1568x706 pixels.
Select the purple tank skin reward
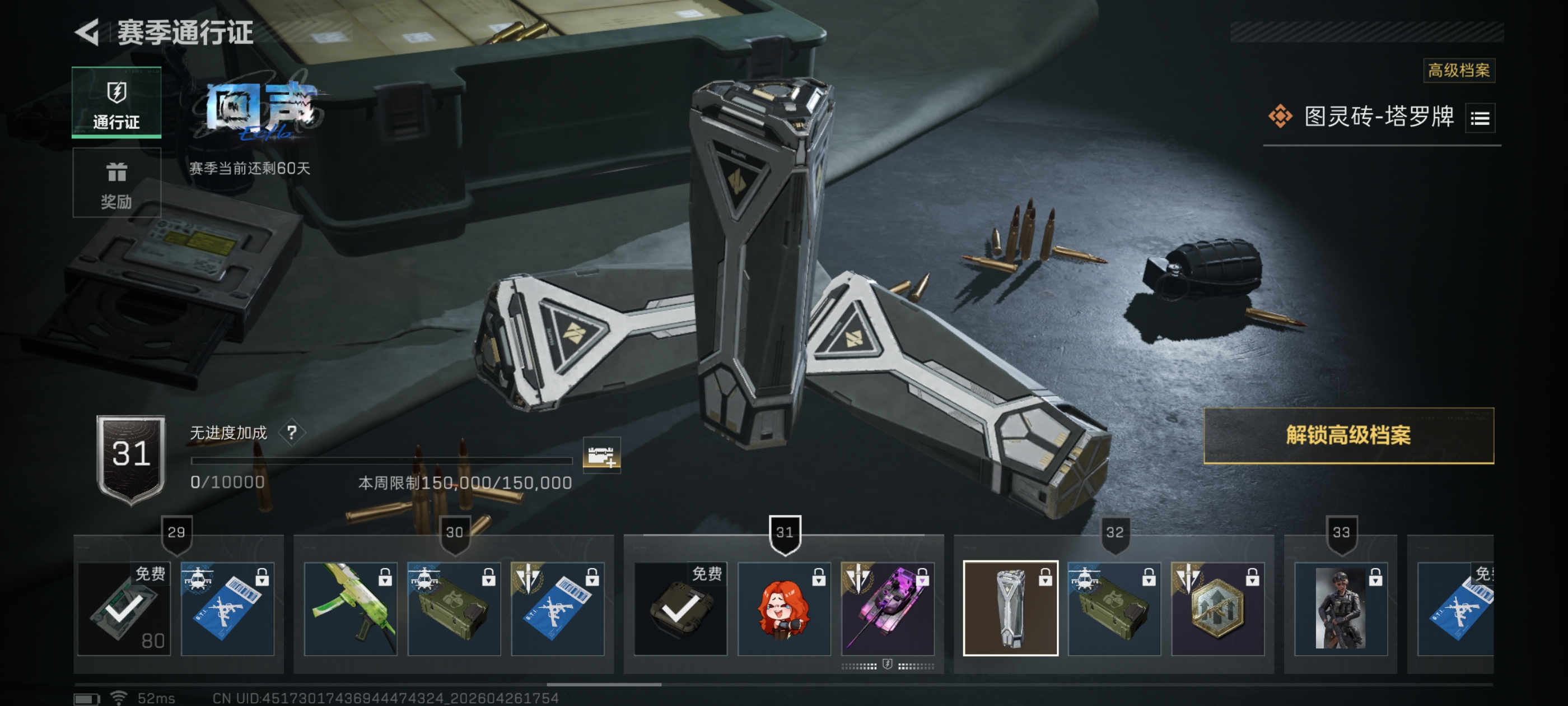887,609
